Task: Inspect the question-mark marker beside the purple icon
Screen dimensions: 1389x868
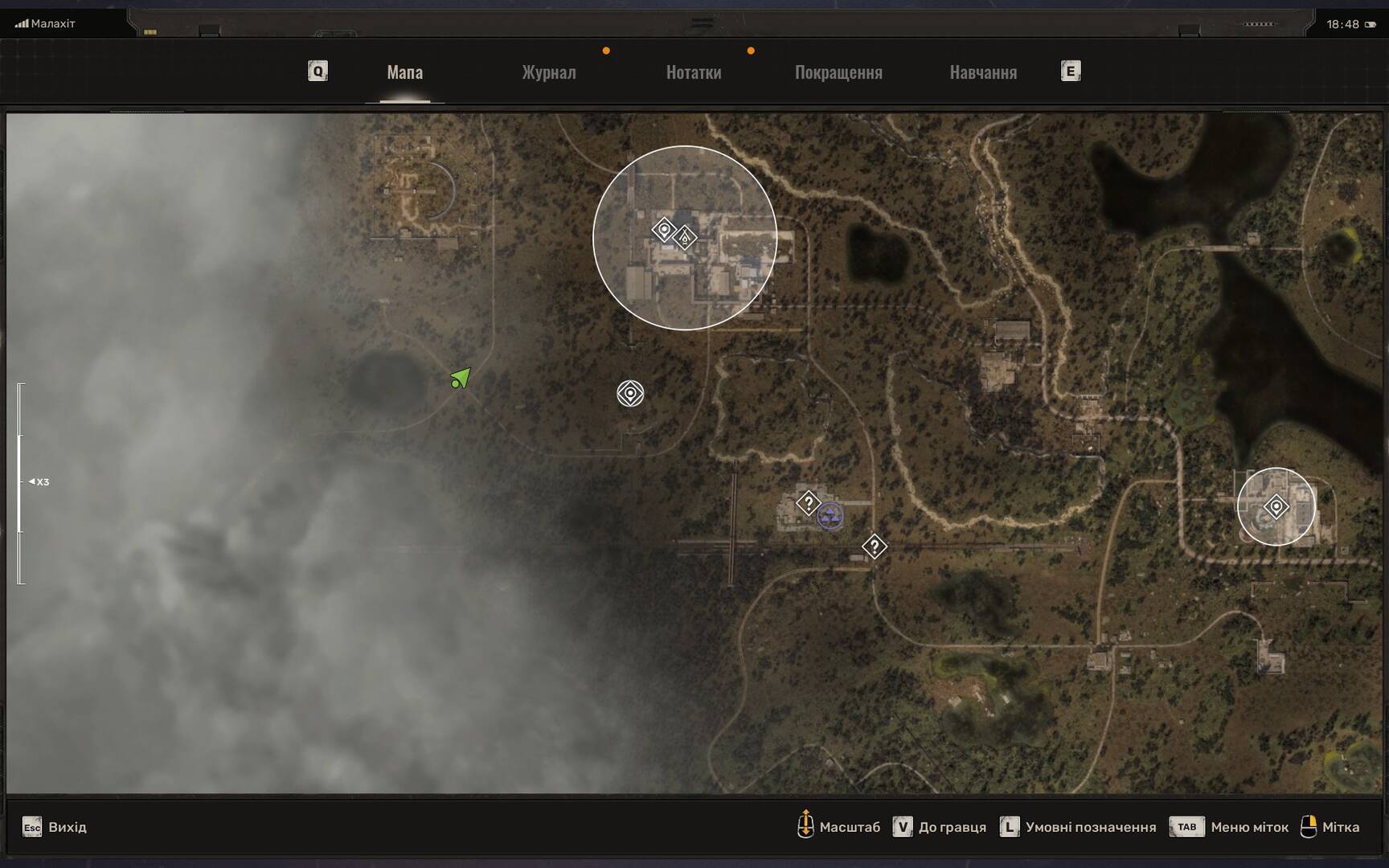Action: pyautogui.click(x=808, y=503)
